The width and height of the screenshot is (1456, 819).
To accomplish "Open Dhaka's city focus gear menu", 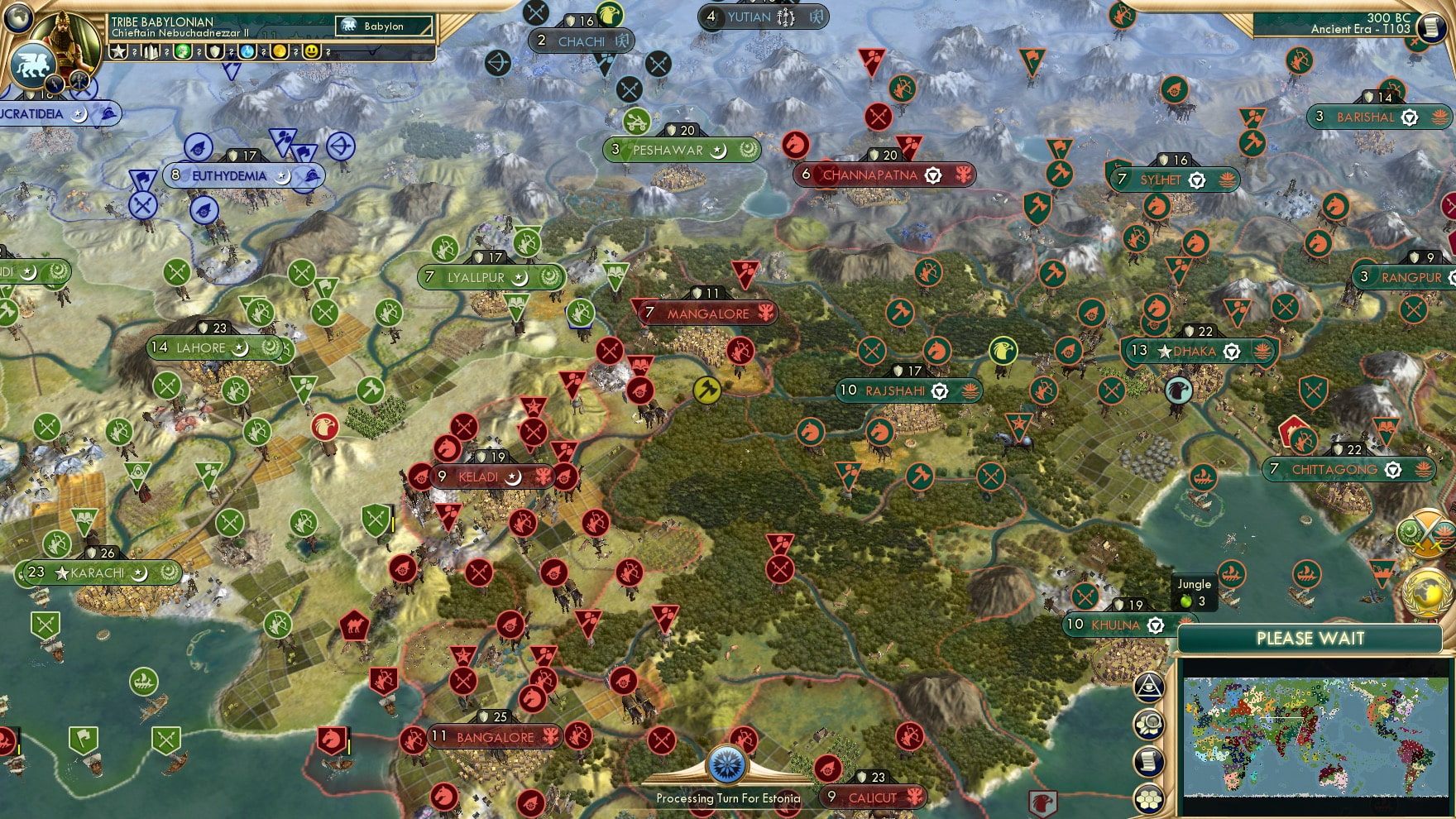I will [x=1230, y=351].
